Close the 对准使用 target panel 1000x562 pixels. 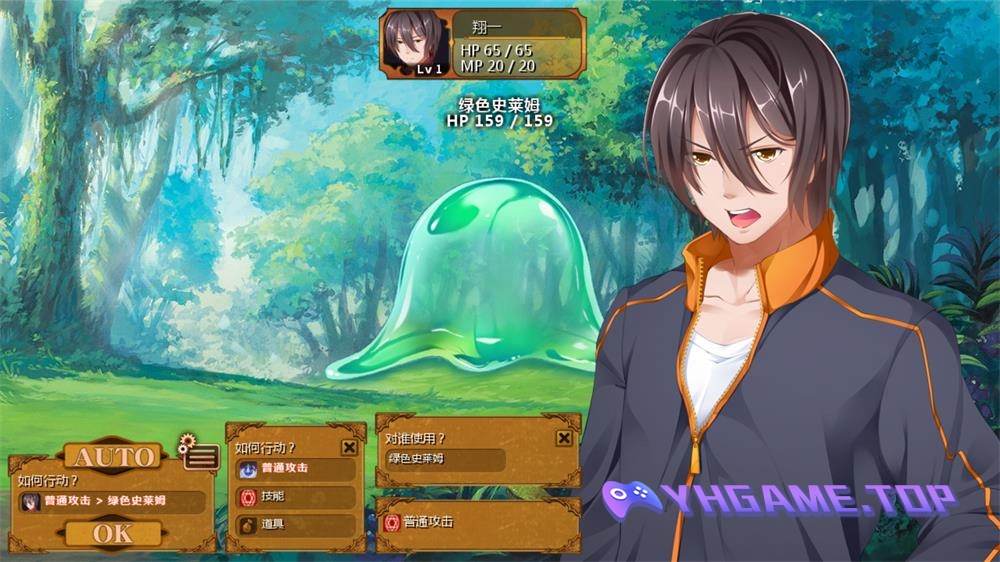pos(564,437)
